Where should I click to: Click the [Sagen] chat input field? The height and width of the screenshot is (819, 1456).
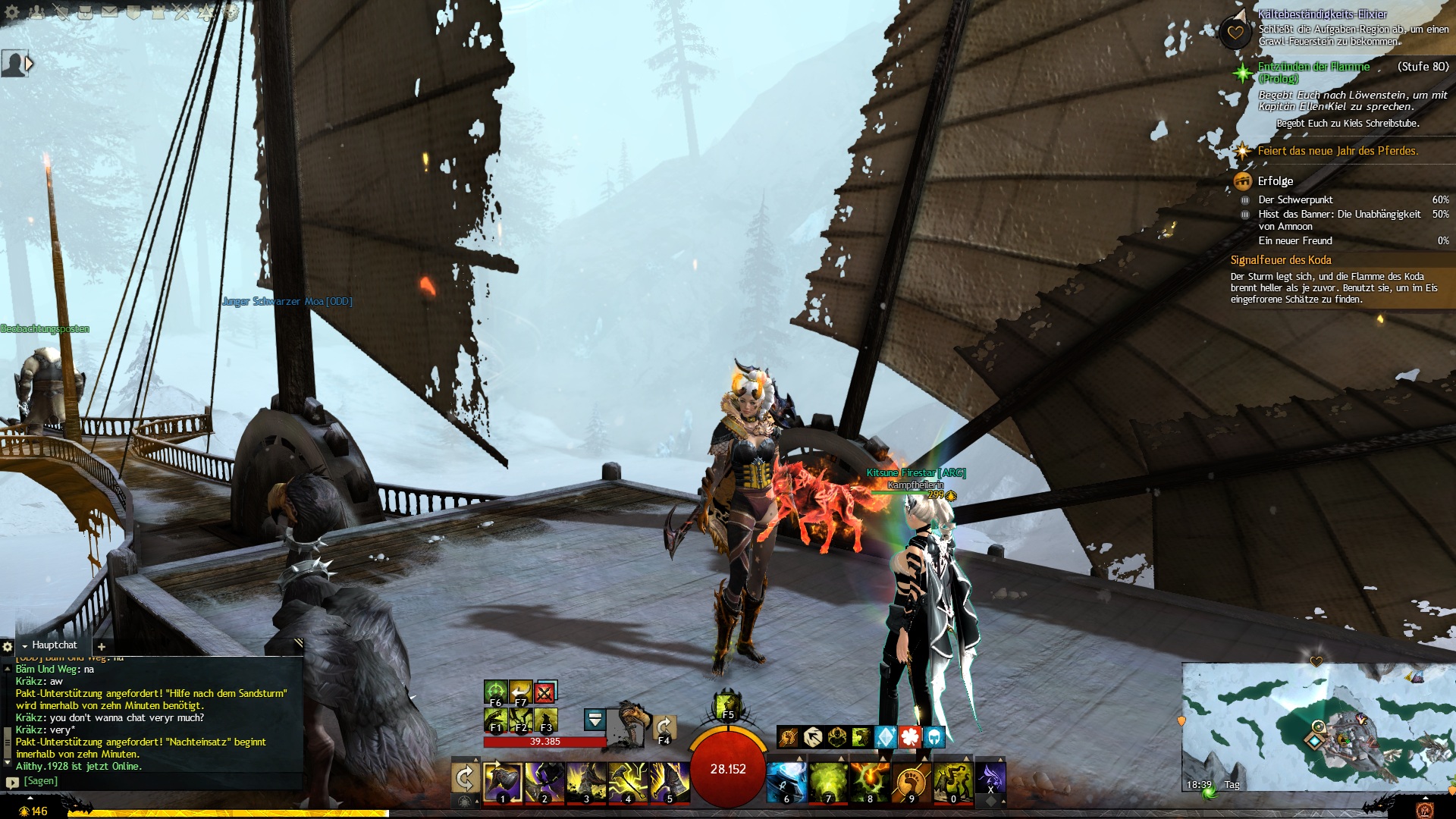tap(152, 781)
